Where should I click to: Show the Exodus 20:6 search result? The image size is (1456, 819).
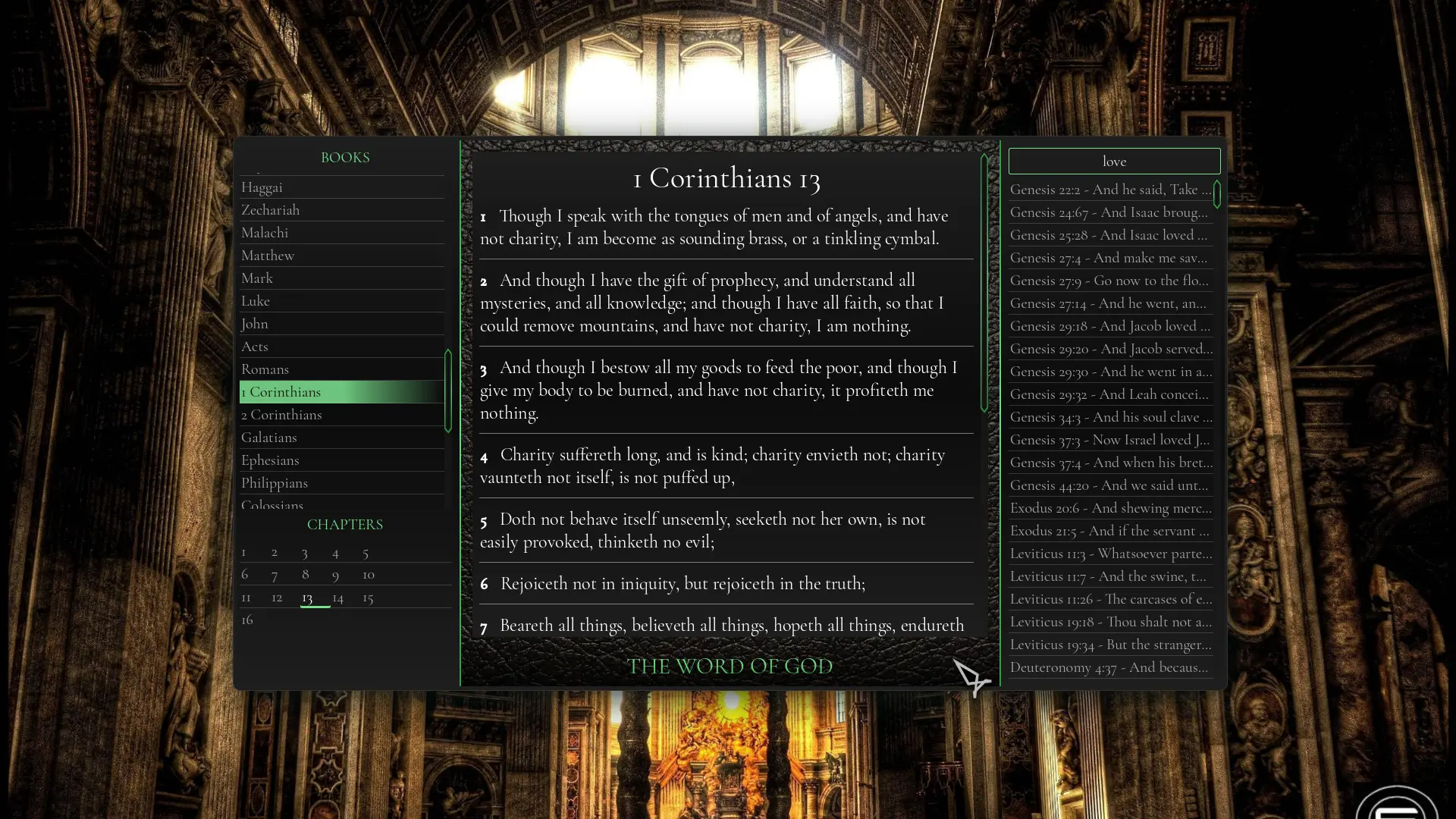(1110, 508)
